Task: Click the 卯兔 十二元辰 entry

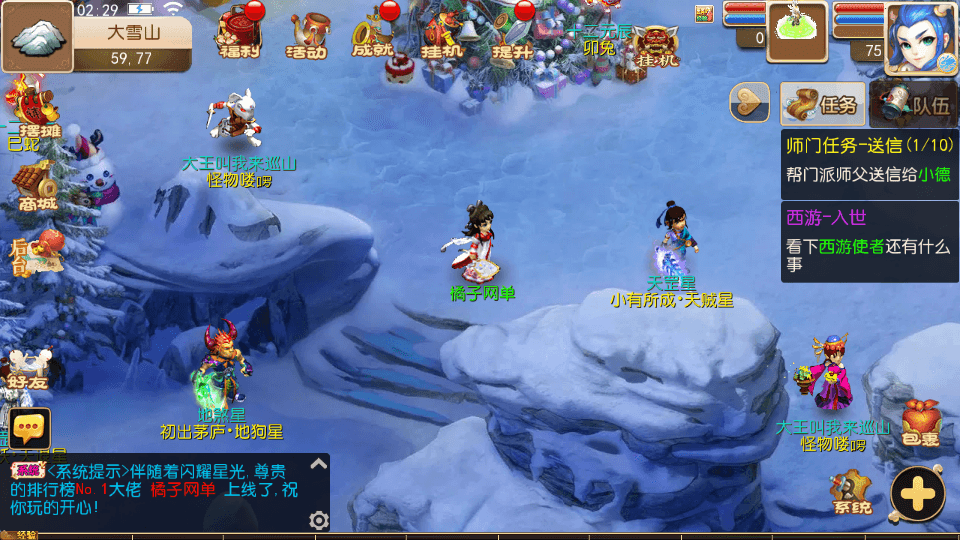Action: tap(599, 40)
